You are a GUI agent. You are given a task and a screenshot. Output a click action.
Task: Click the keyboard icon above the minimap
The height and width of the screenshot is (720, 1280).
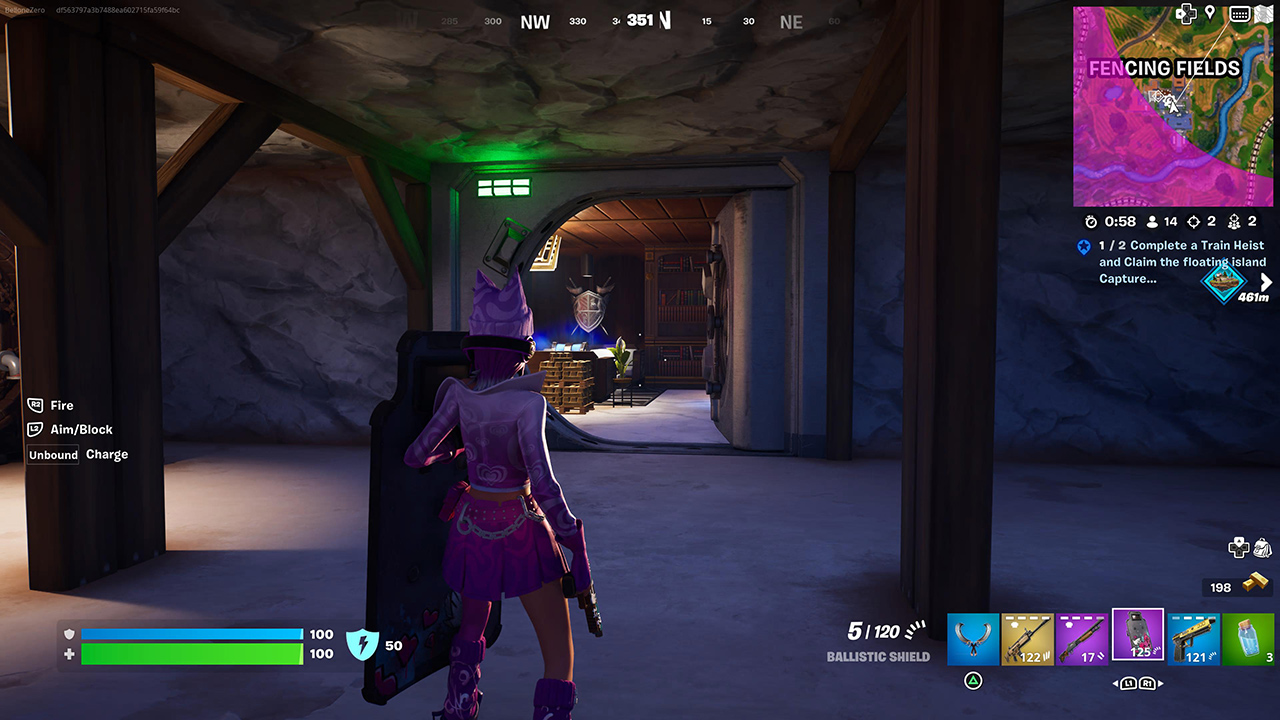point(1240,13)
